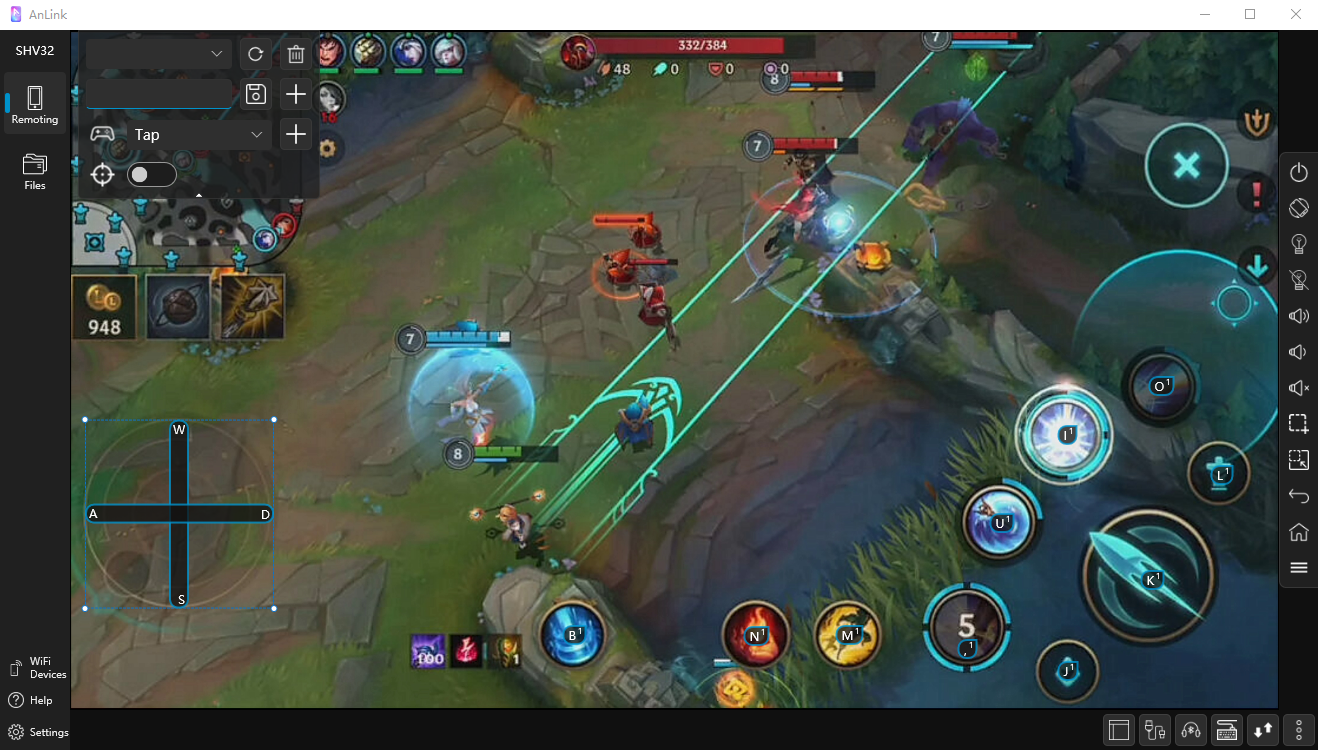This screenshot has width=1318, height=750.
Task: Send the orange sword attack ping
Action: click(1256, 120)
